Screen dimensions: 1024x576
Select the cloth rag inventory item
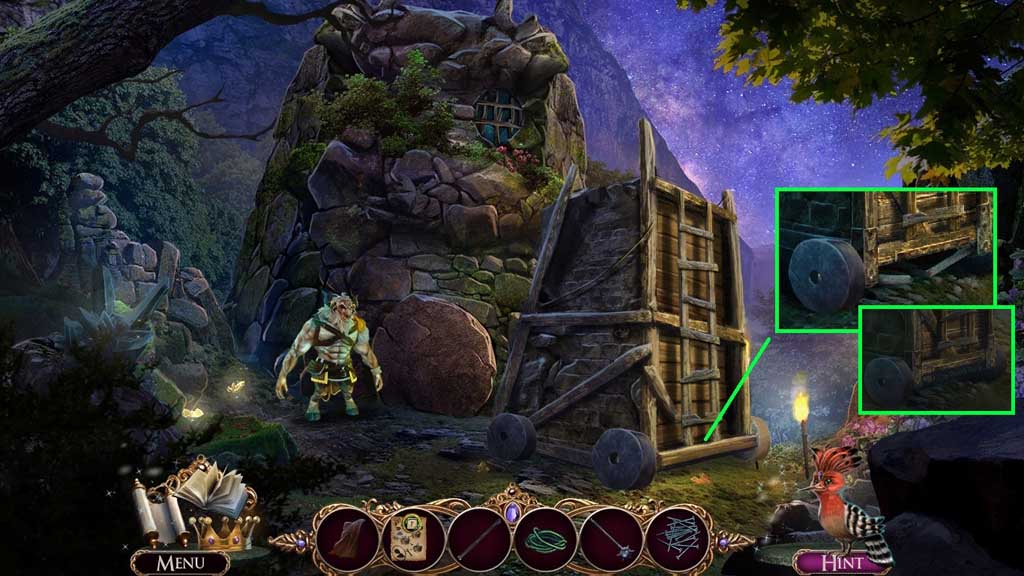tap(347, 536)
